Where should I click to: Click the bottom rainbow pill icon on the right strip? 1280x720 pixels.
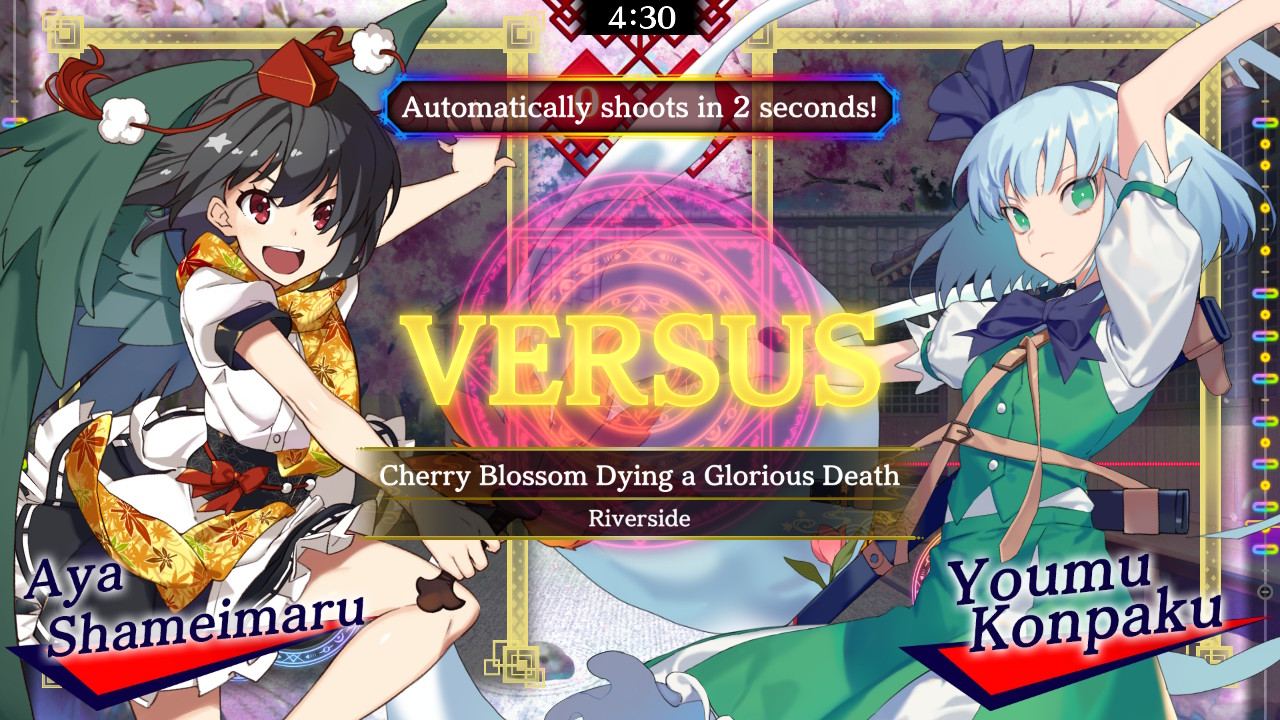[1264, 549]
